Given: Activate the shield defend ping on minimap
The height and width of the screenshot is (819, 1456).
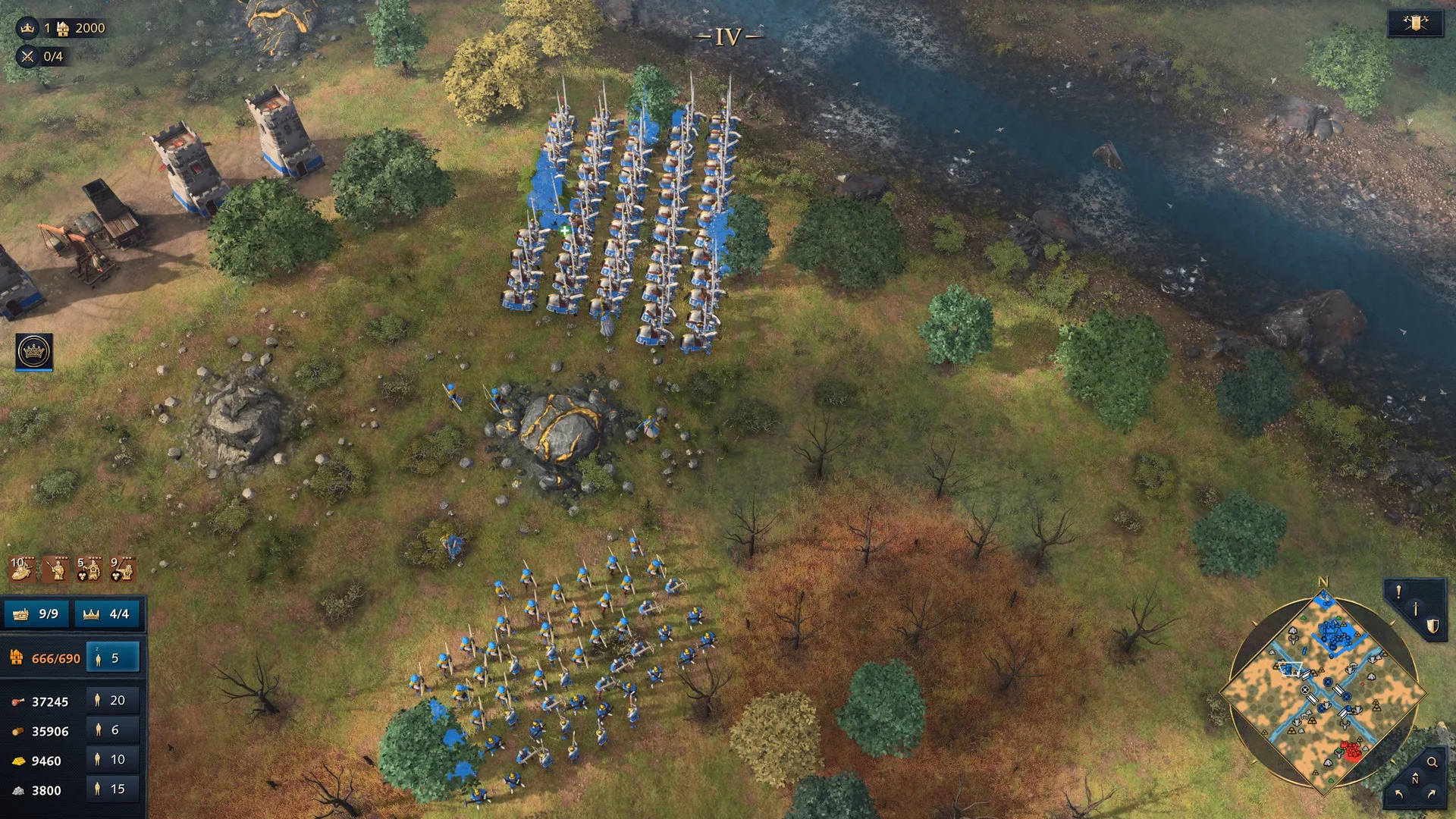Looking at the screenshot, I should pos(1432,626).
